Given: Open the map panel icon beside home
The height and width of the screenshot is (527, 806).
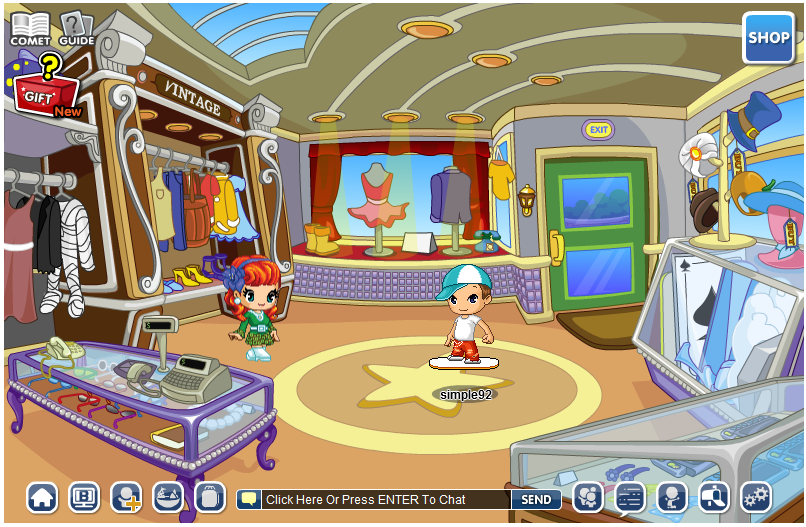Looking at the screenshot, I should (84, 497).
